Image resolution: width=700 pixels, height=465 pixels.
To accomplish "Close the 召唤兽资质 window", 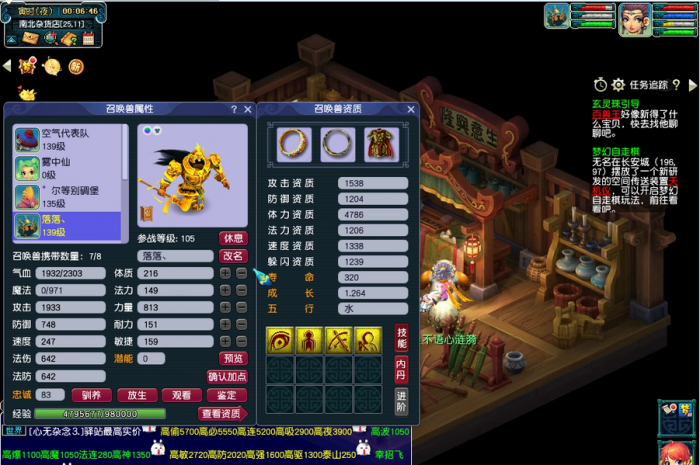I will [x=410, y=109].
